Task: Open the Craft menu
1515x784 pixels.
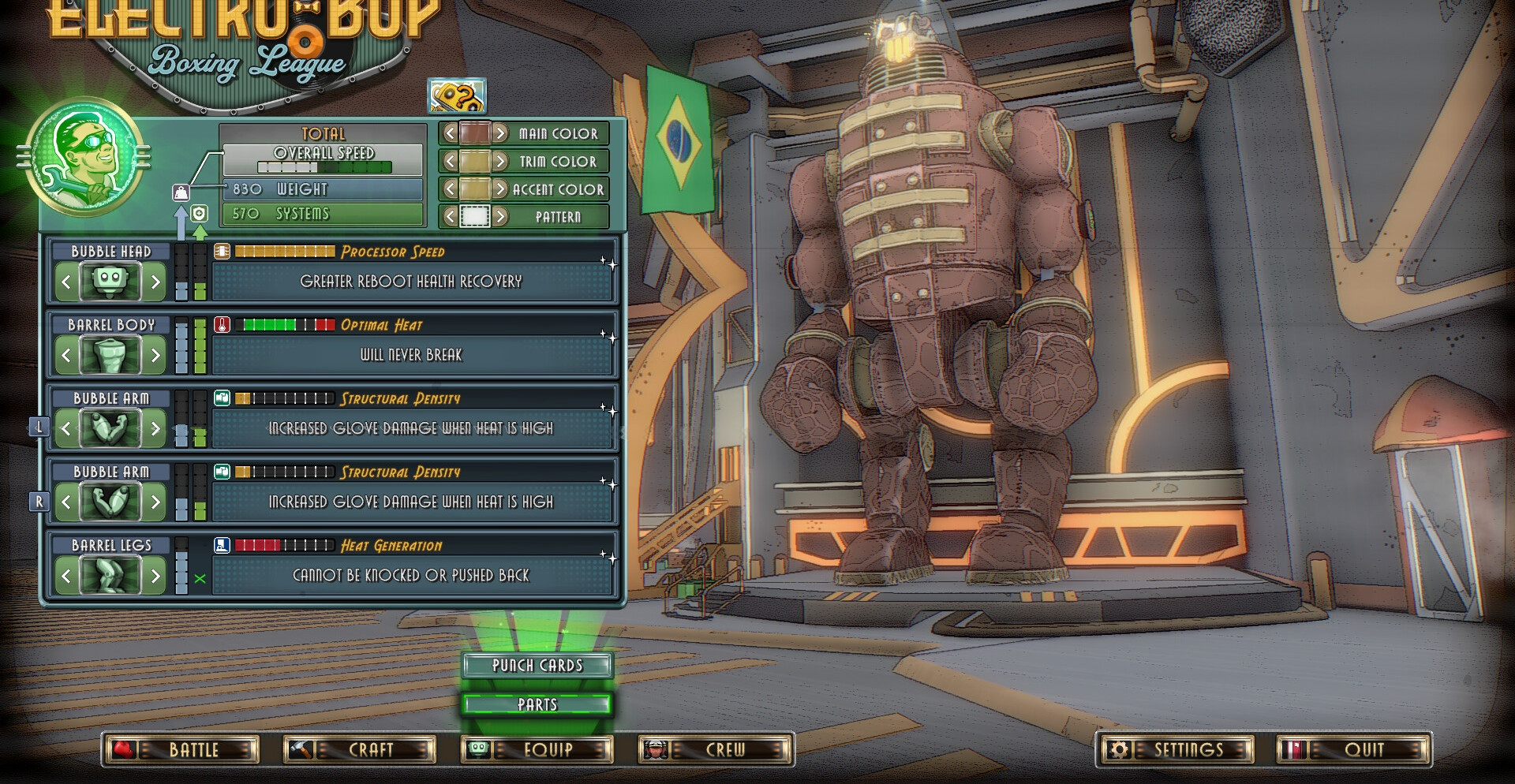Action: 359,749
